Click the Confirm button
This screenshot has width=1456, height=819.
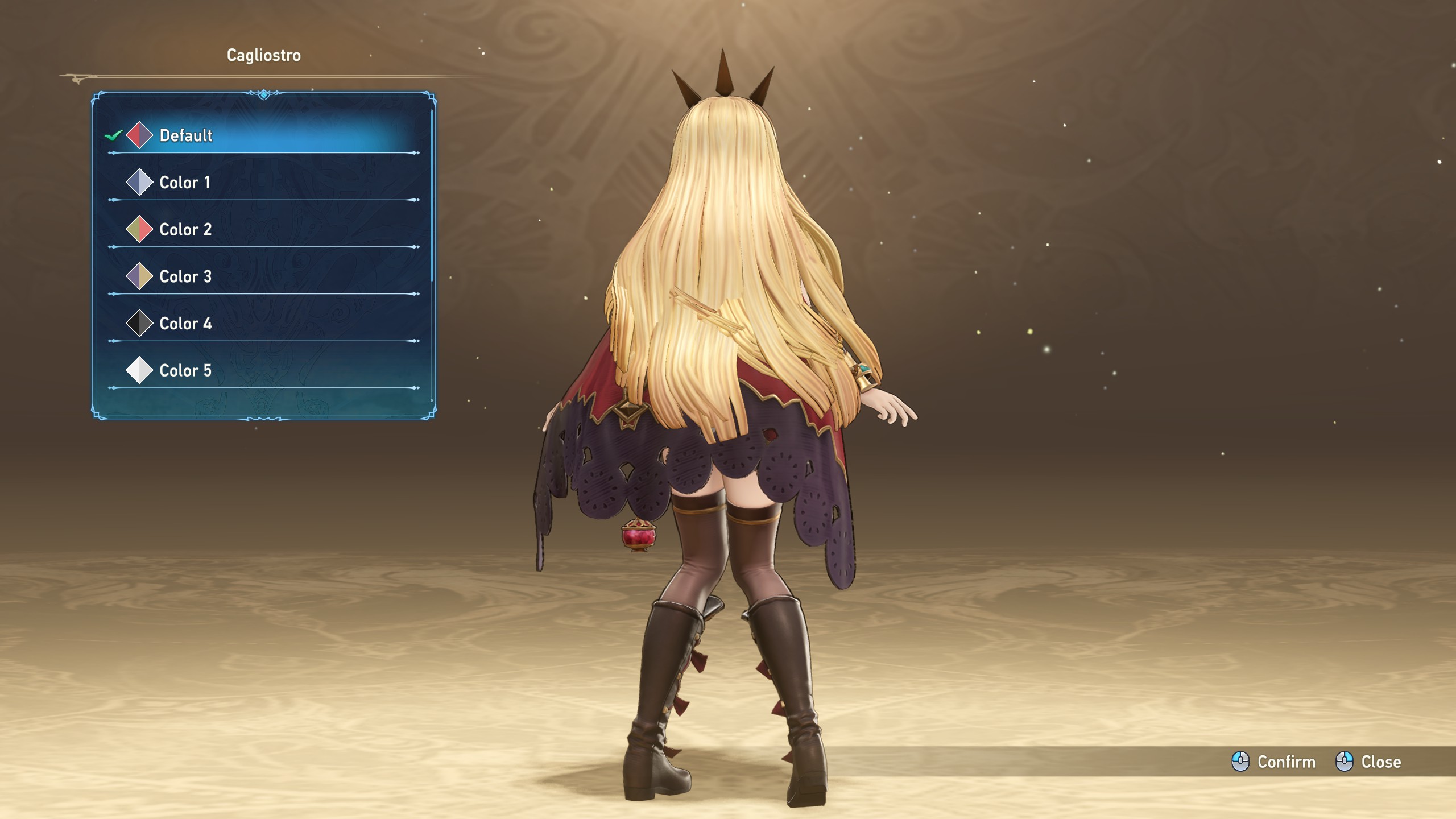coord(1274,762)
